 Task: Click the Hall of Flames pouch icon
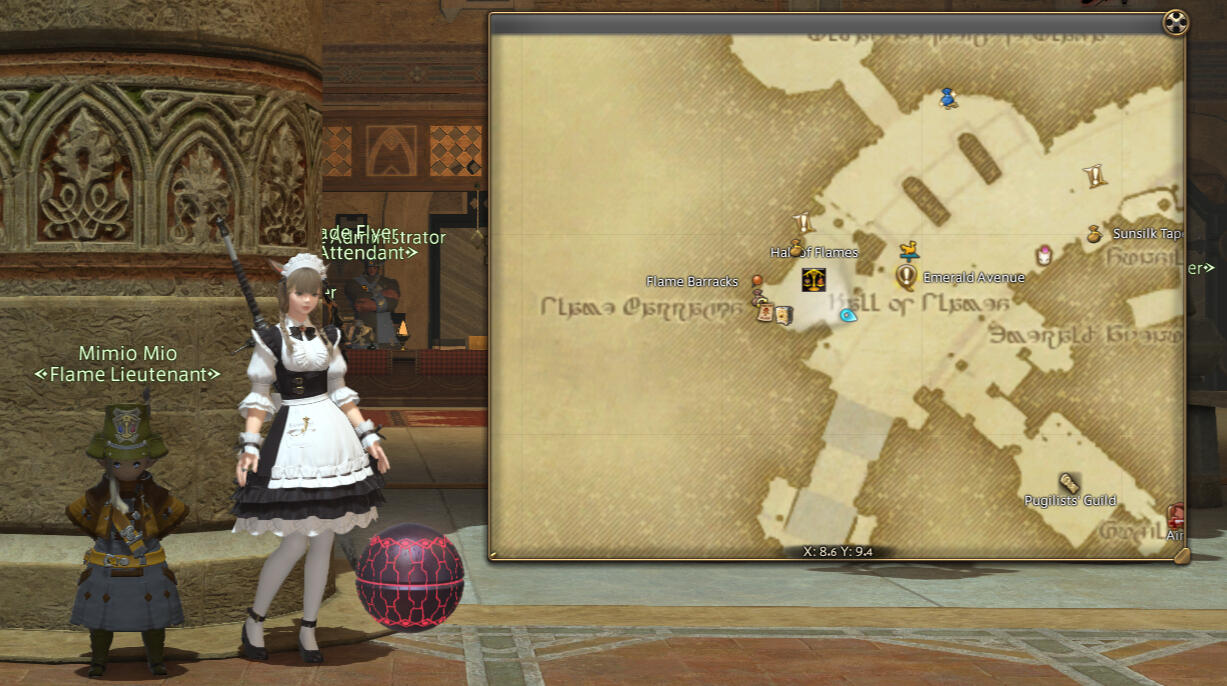pyautogui.click(x=796, y=247)
